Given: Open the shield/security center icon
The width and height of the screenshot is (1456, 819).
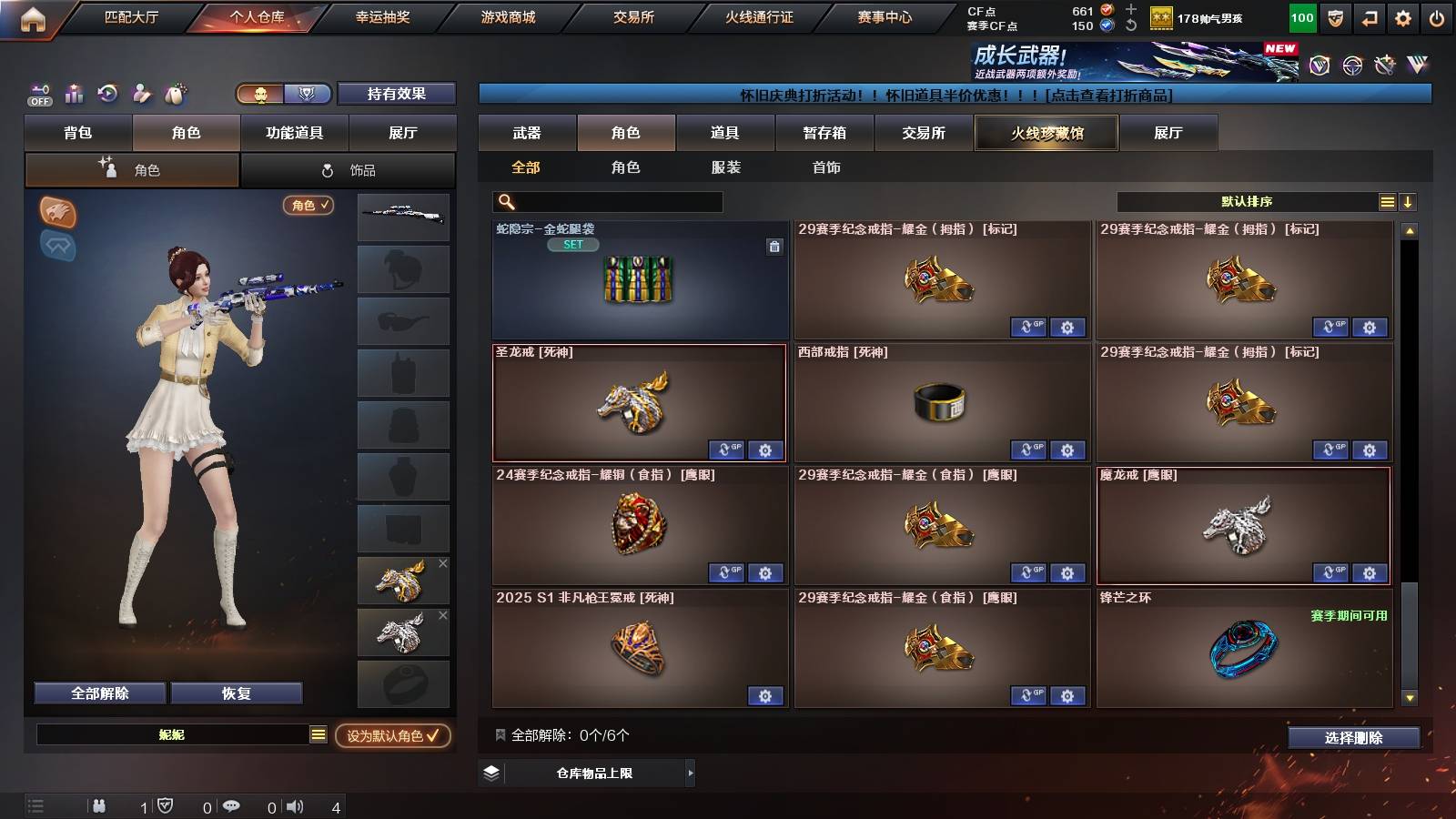Looking at the screenshot, I should tap(1335, 18).
